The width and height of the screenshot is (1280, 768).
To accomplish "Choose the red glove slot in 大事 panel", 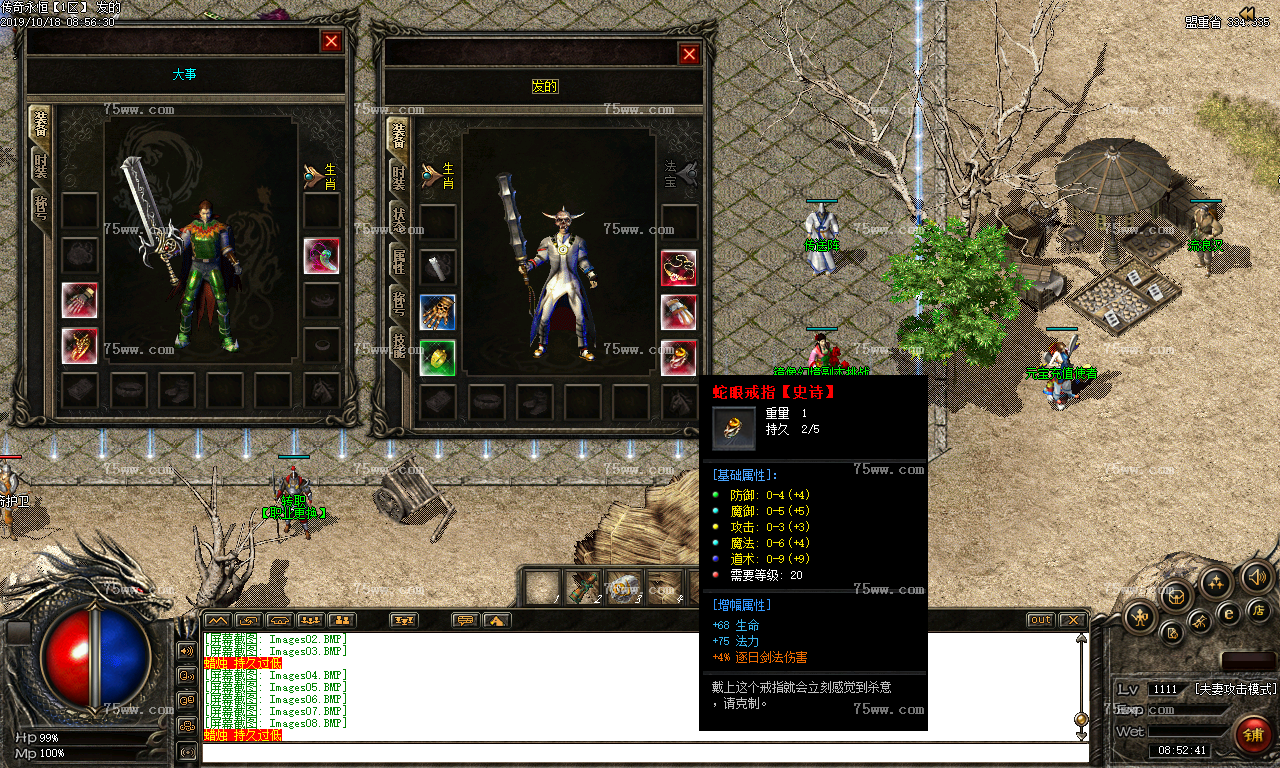I will click(80, 300).
